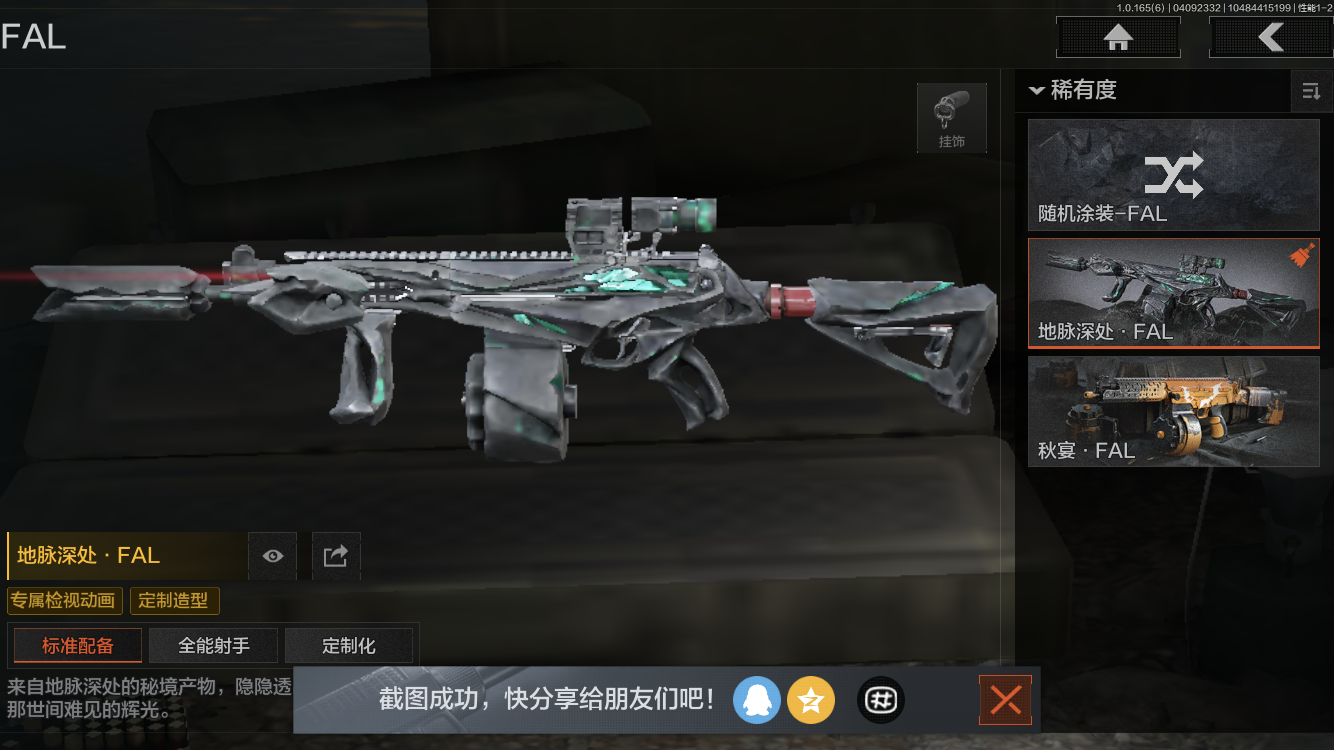The width and height of the screenshot is (1334, 750).
Task: Select the 秋宴·FAL skin
Action: point(1173,412)
